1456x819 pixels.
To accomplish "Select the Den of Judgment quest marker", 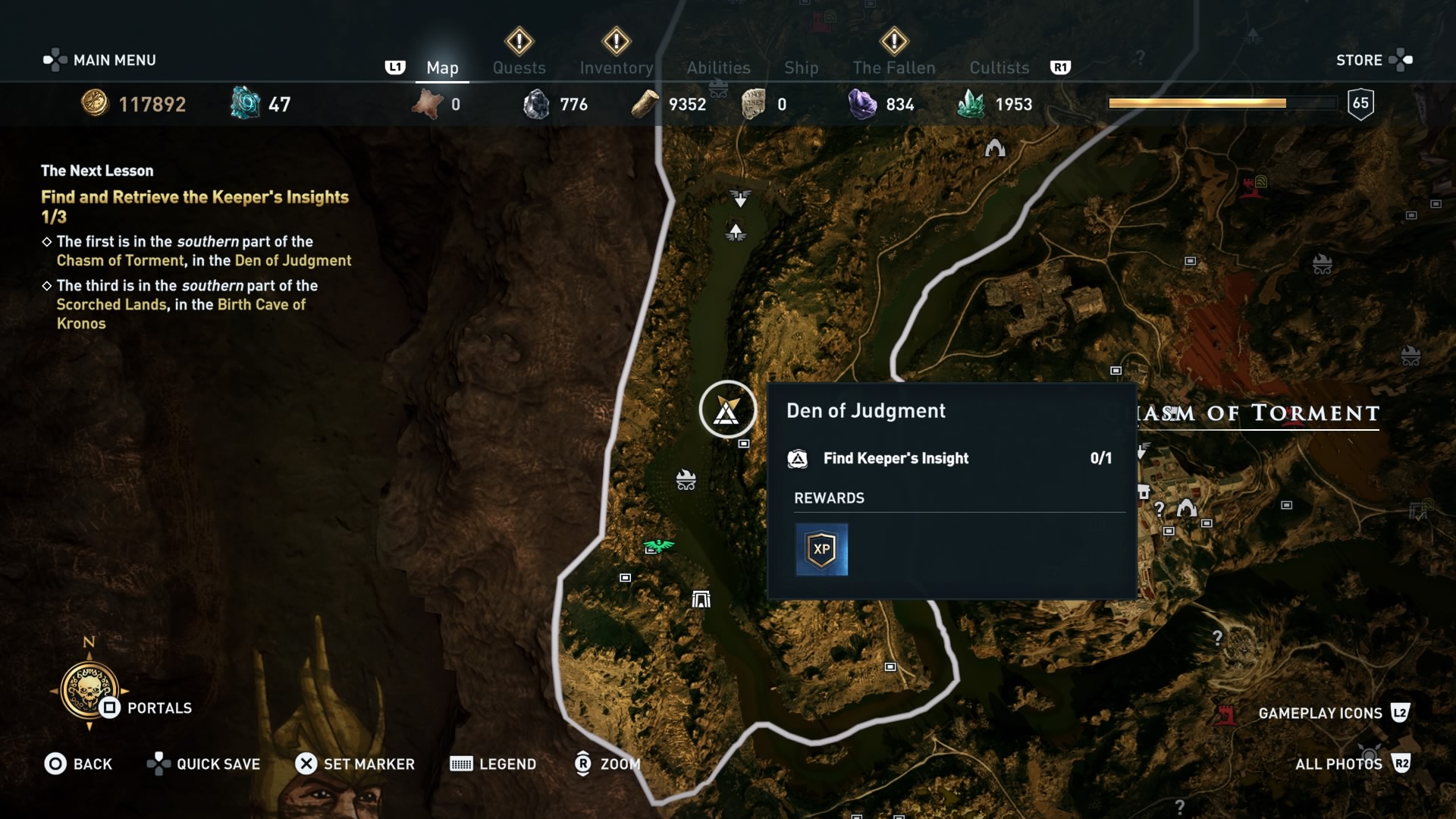I will click(727, 409).
